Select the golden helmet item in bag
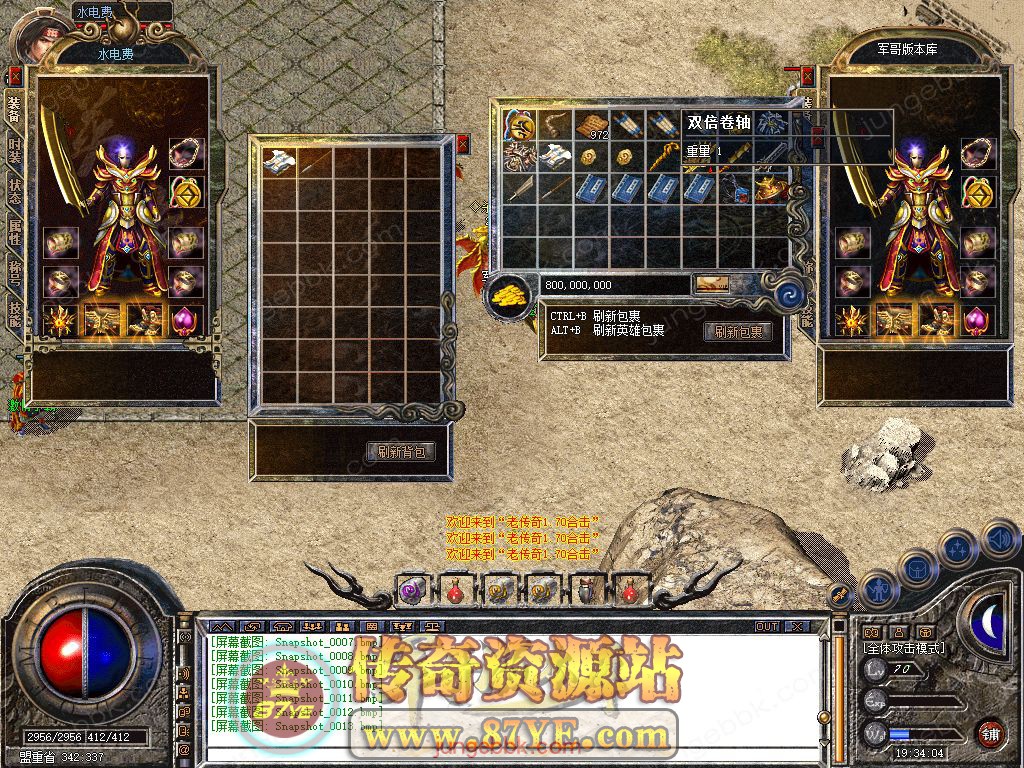 (770, 187)
